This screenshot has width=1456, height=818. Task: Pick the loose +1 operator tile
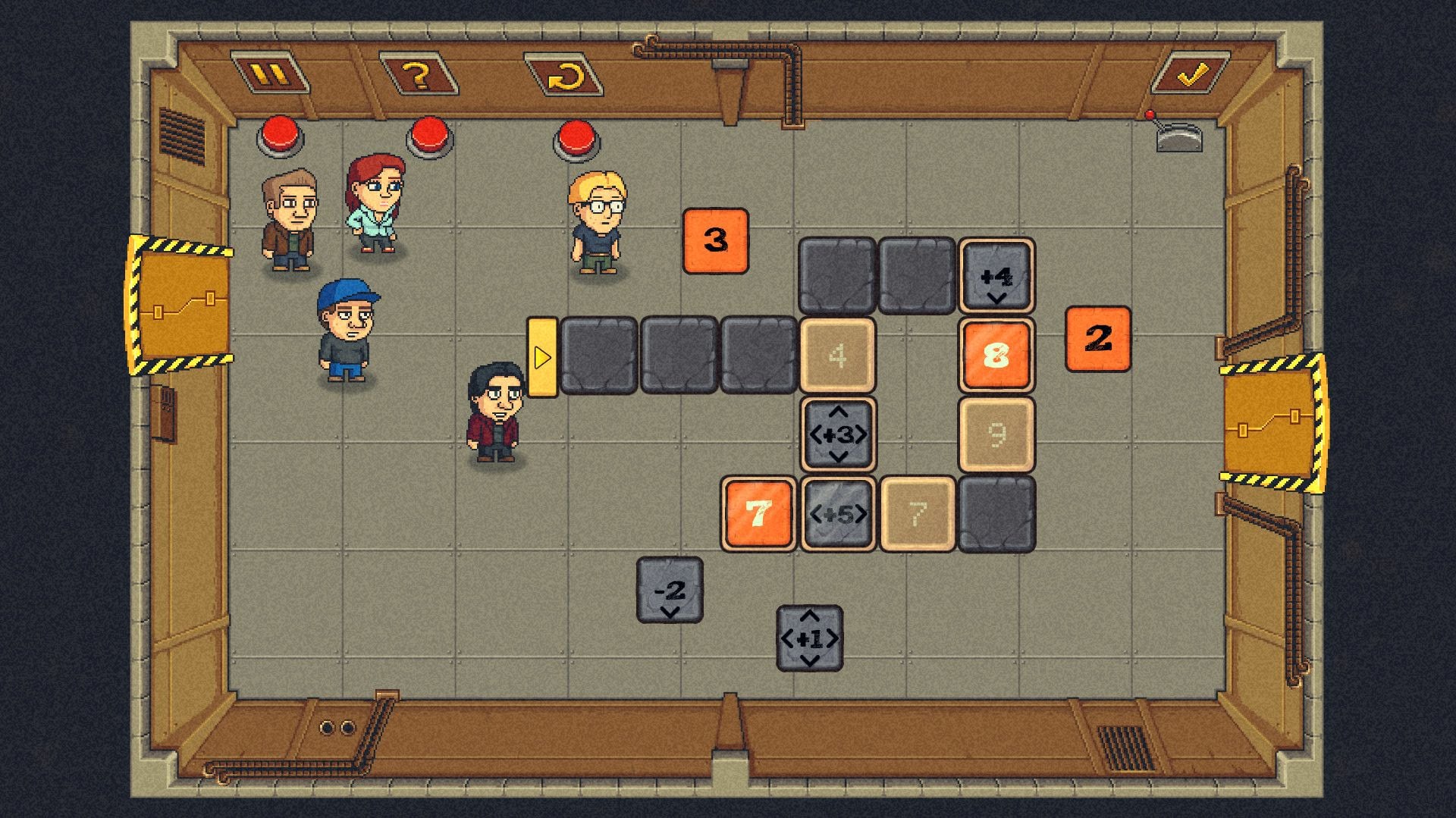(x=809, y=638)
